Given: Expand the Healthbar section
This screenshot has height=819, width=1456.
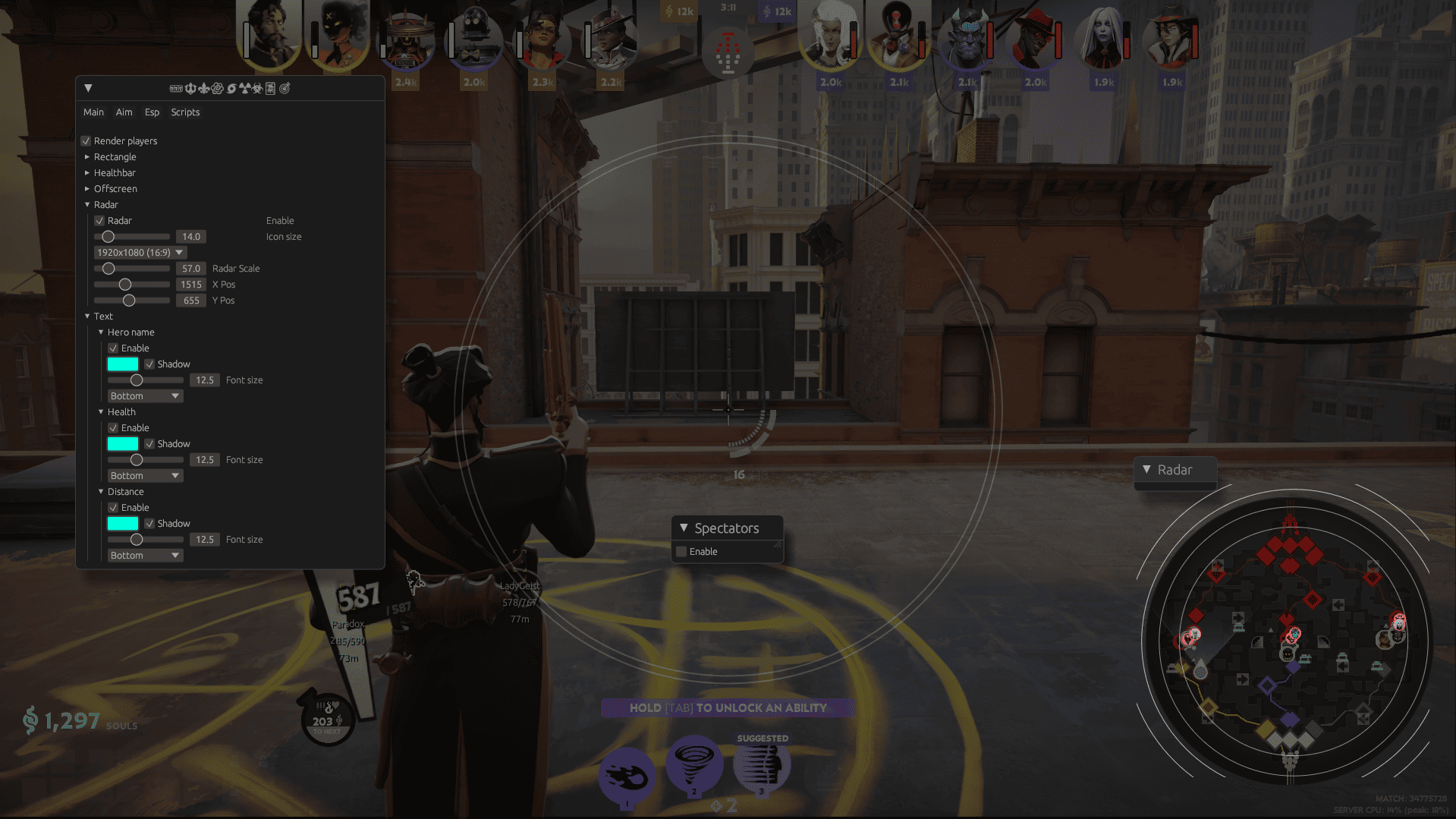Looking at the screenshot, I should click(87, 173).
